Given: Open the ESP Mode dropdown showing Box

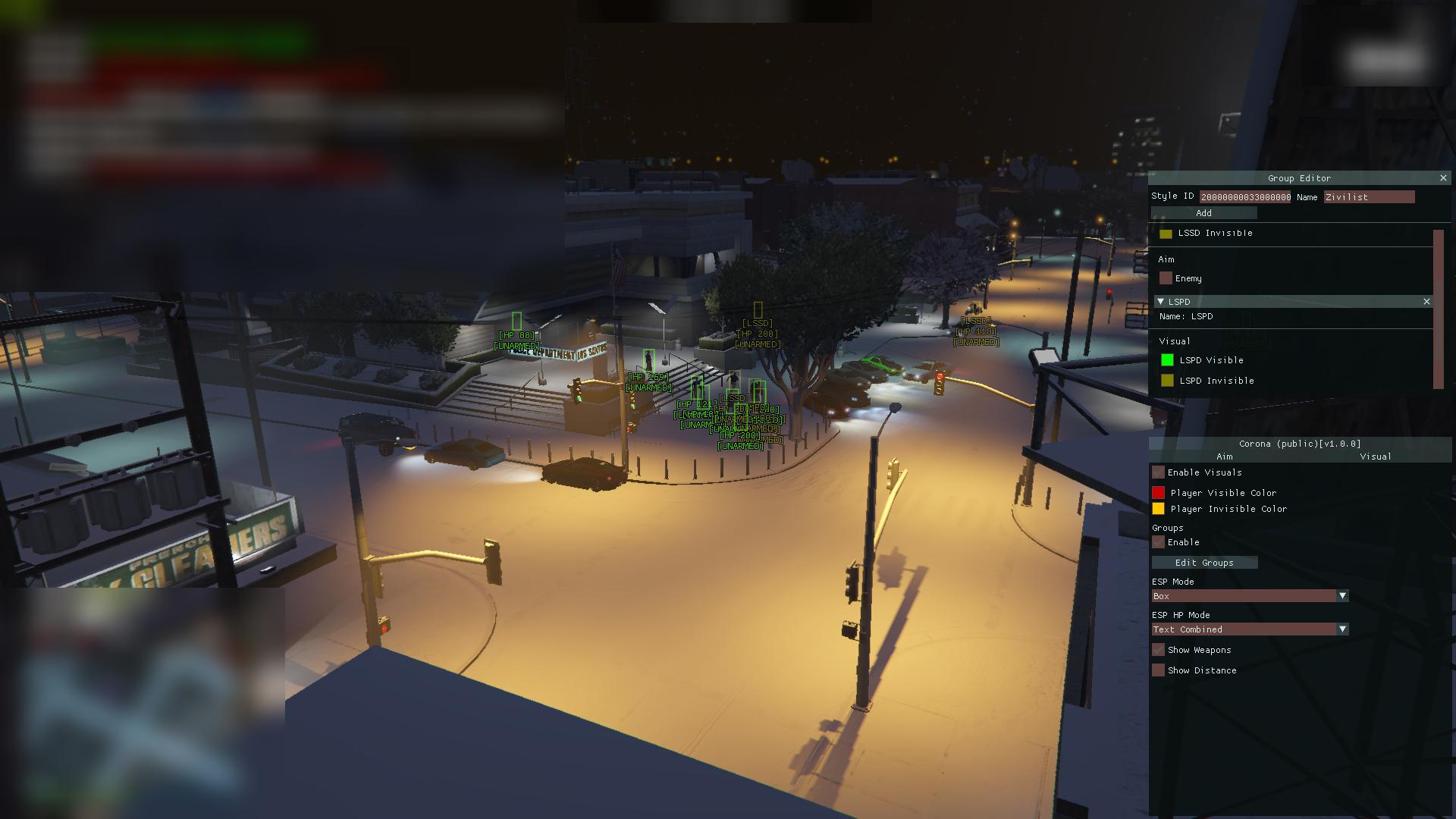Looking at the screenshot, I should (x=1249, y=596).
